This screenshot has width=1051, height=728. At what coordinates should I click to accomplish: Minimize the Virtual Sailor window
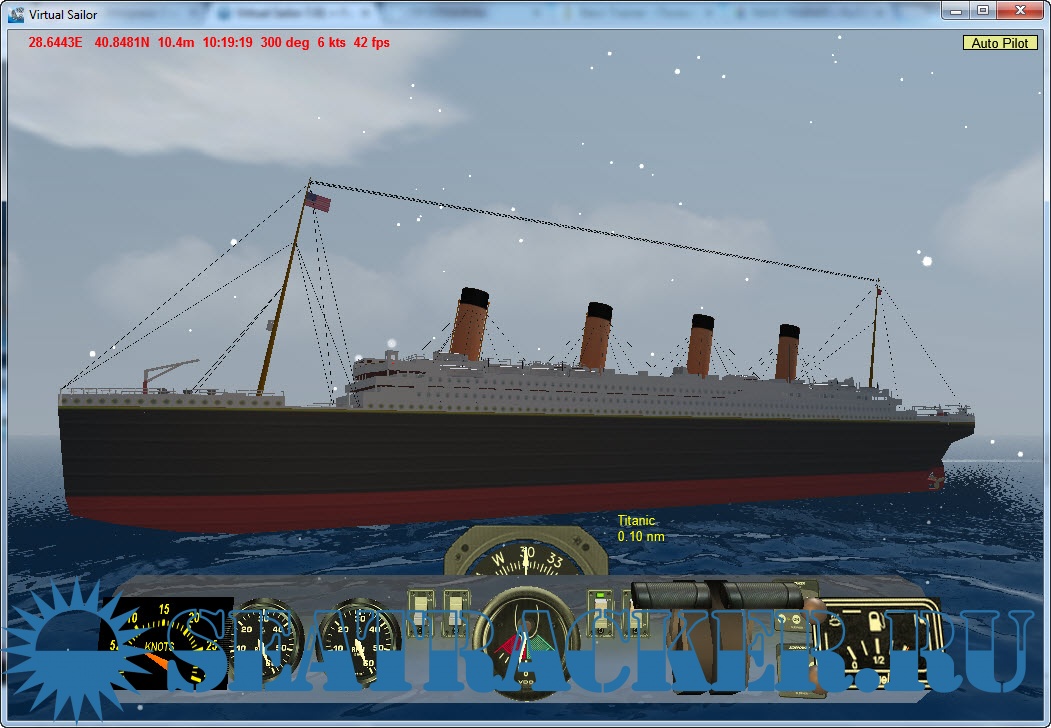coord(958,10)
